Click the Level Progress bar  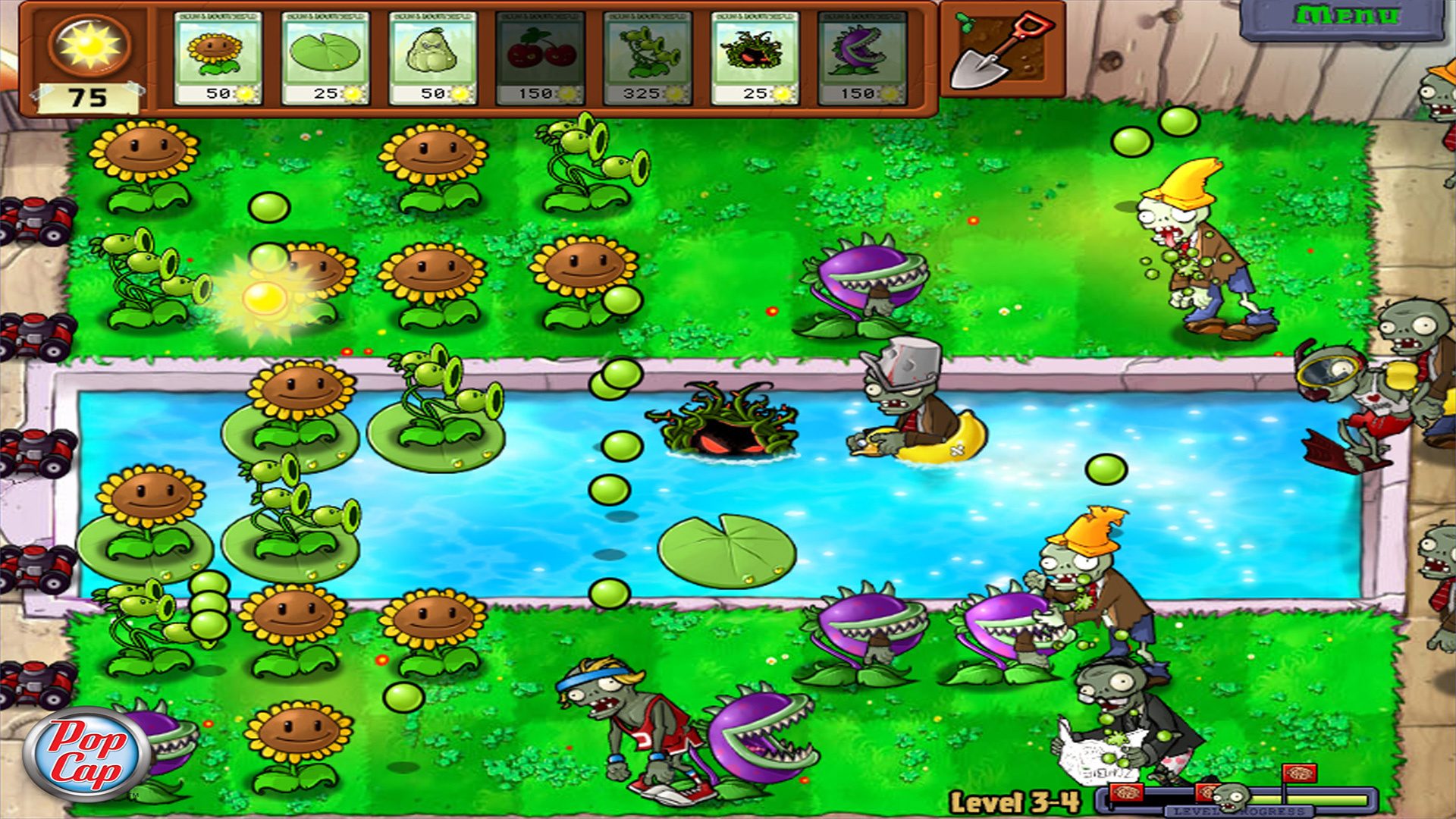(x=1289, y=798)
